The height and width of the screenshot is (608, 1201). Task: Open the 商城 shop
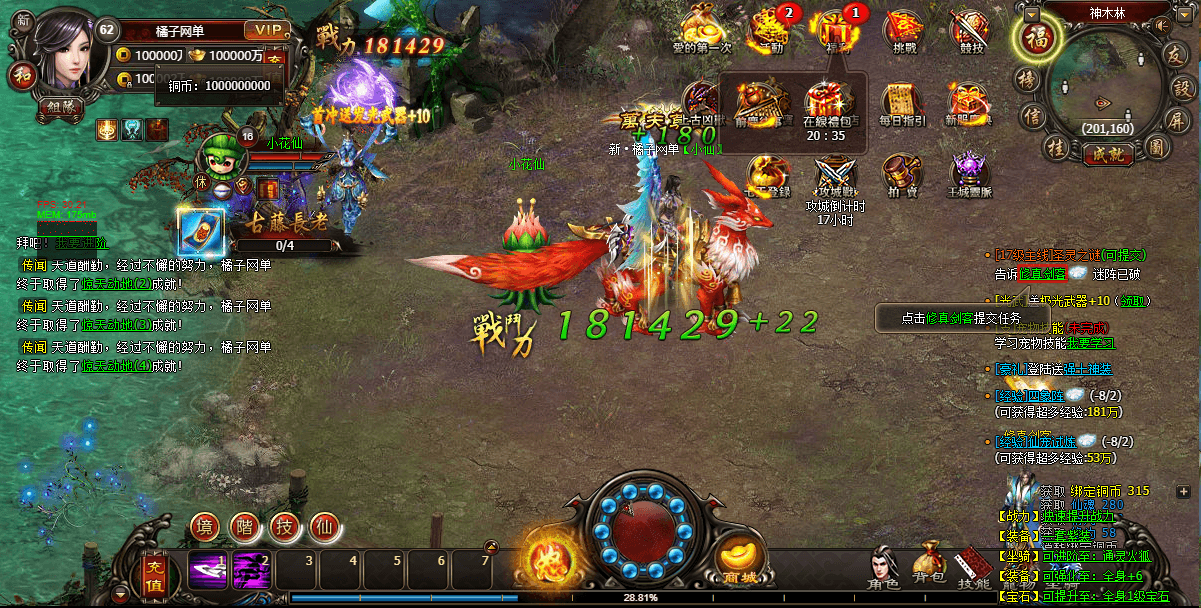(742, 562)
